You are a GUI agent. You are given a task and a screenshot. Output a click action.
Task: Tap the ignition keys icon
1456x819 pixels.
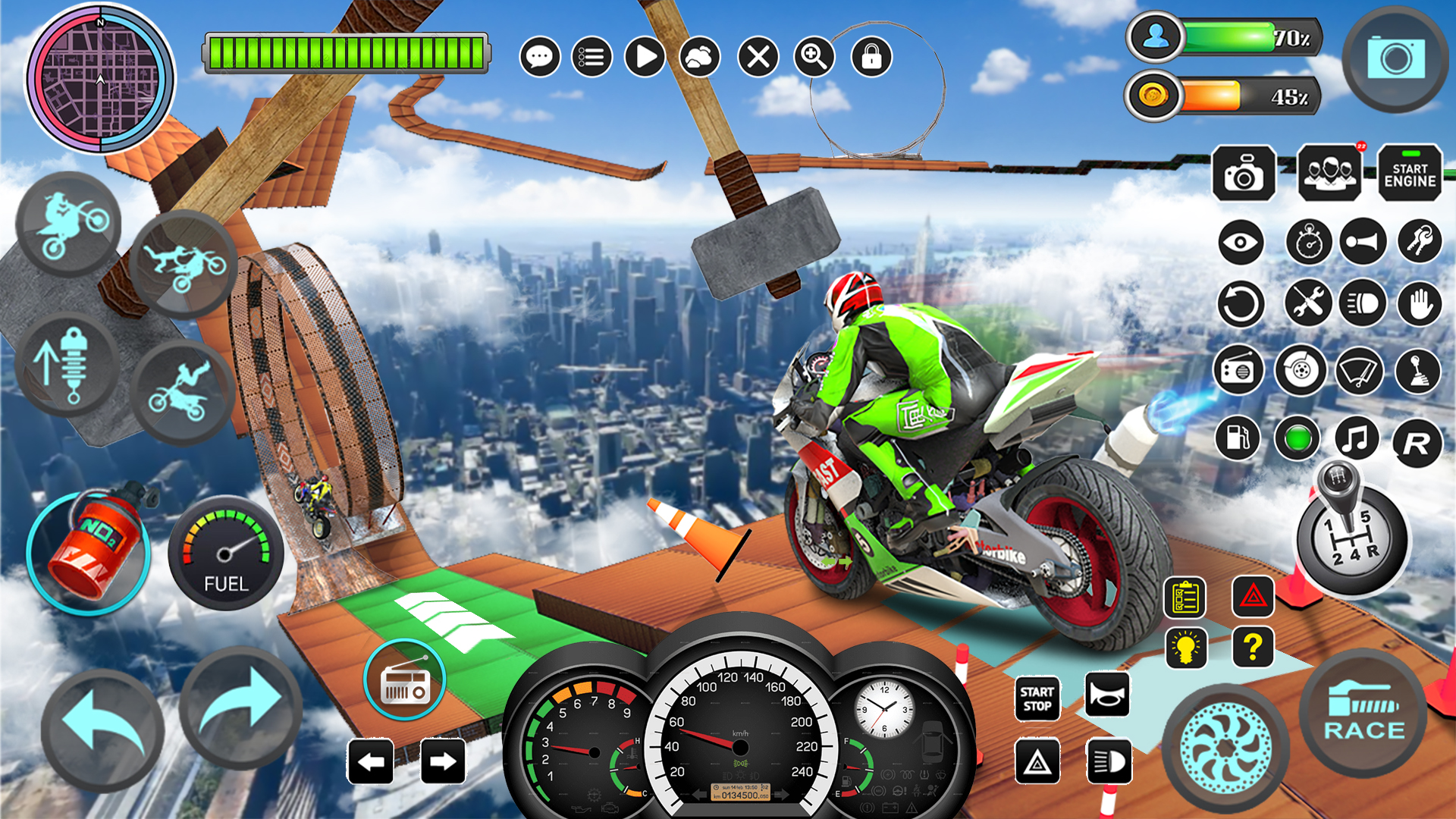click(x=1418, y=241)
